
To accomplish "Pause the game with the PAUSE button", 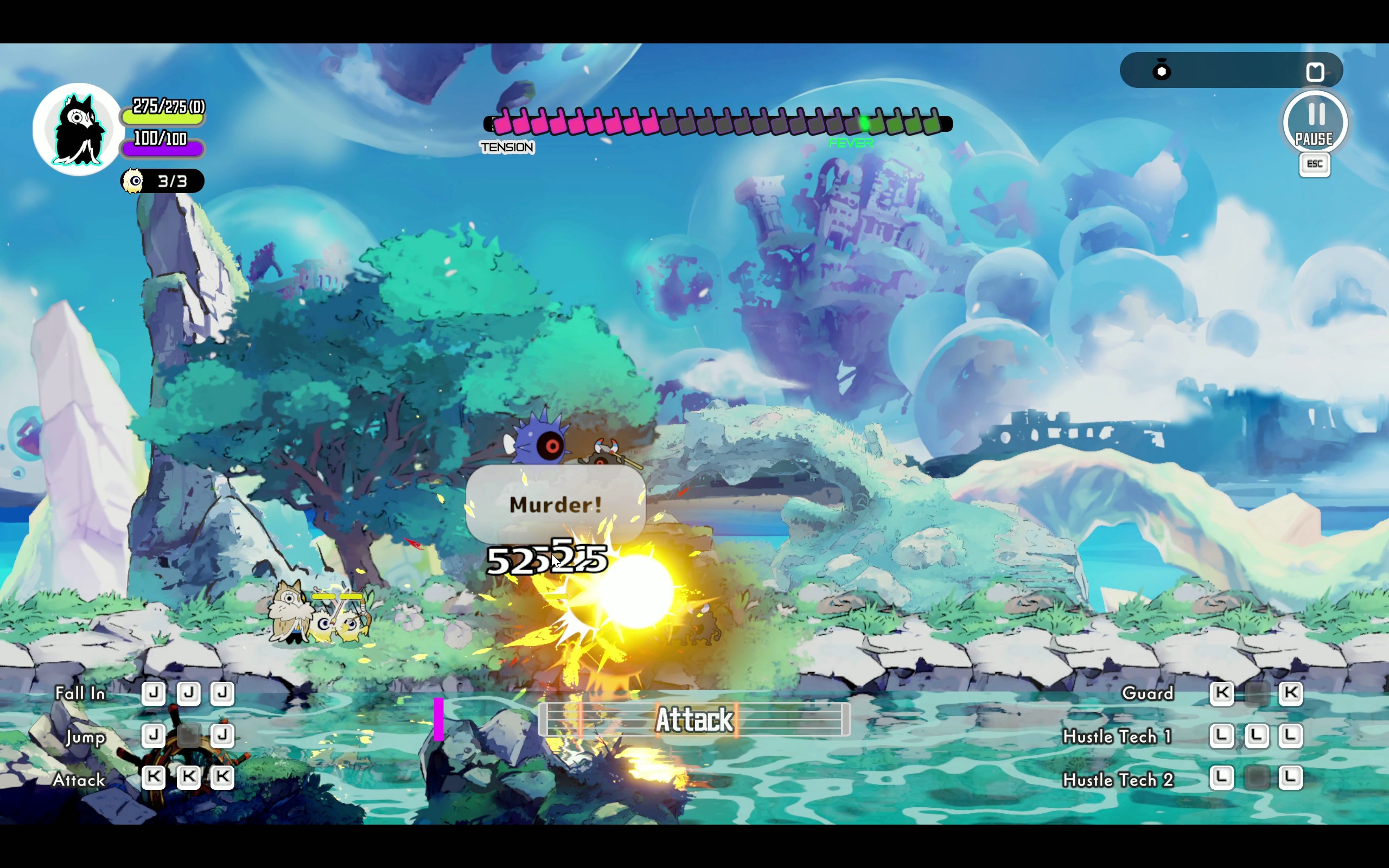I will pos(1314,123).
